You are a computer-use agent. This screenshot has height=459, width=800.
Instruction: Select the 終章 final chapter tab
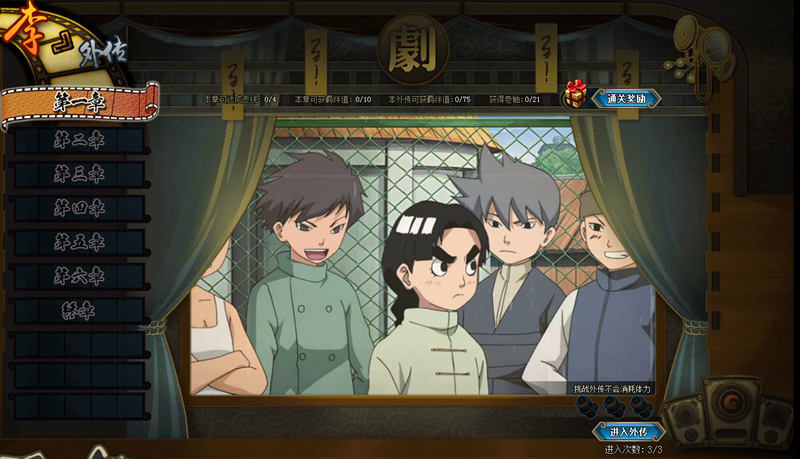78,310
